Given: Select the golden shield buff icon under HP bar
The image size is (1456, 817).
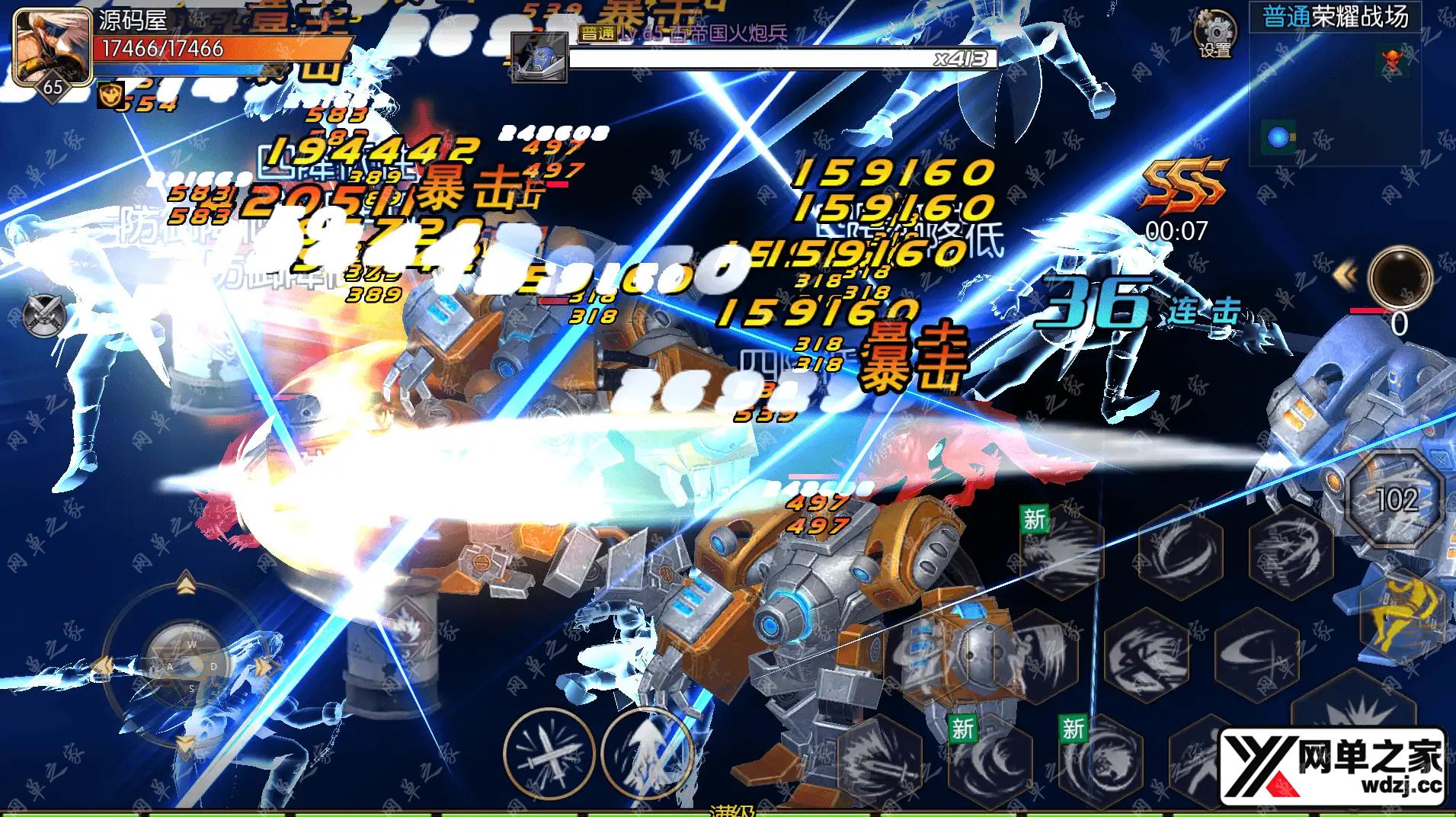Looking at the screenshot, I should point(112,95).
